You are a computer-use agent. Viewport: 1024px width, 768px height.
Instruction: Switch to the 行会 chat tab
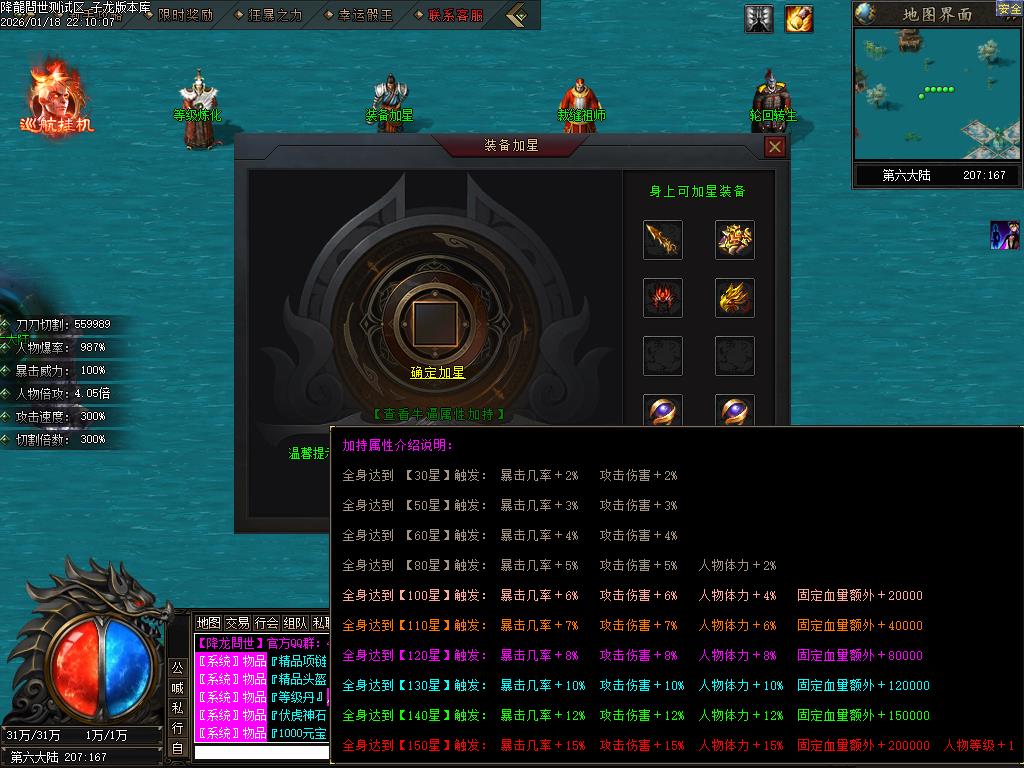(x=266, y=623)
